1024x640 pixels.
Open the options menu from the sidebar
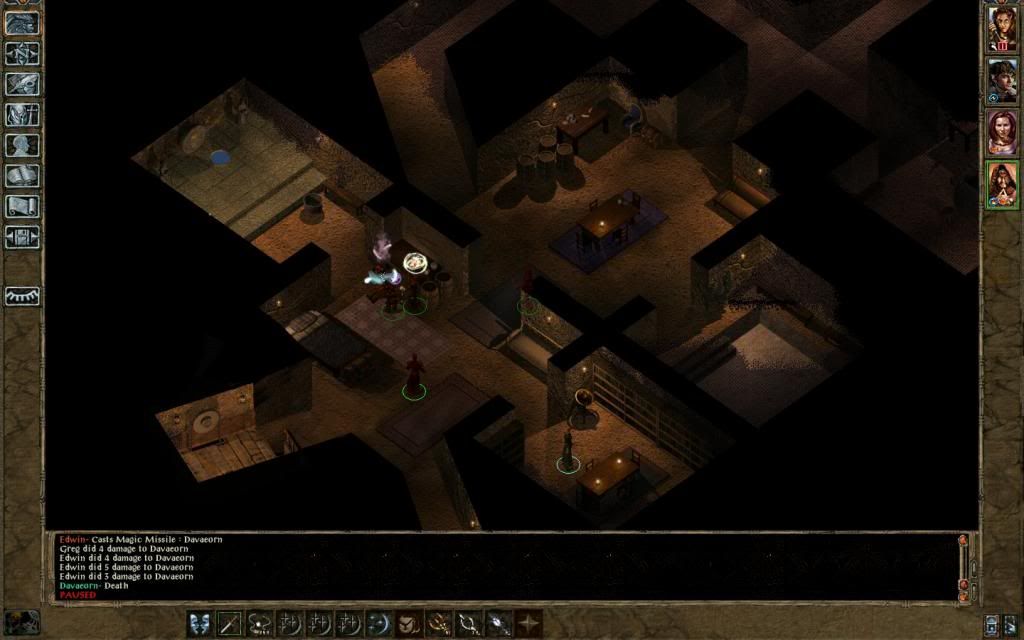(x=22, y=237)
